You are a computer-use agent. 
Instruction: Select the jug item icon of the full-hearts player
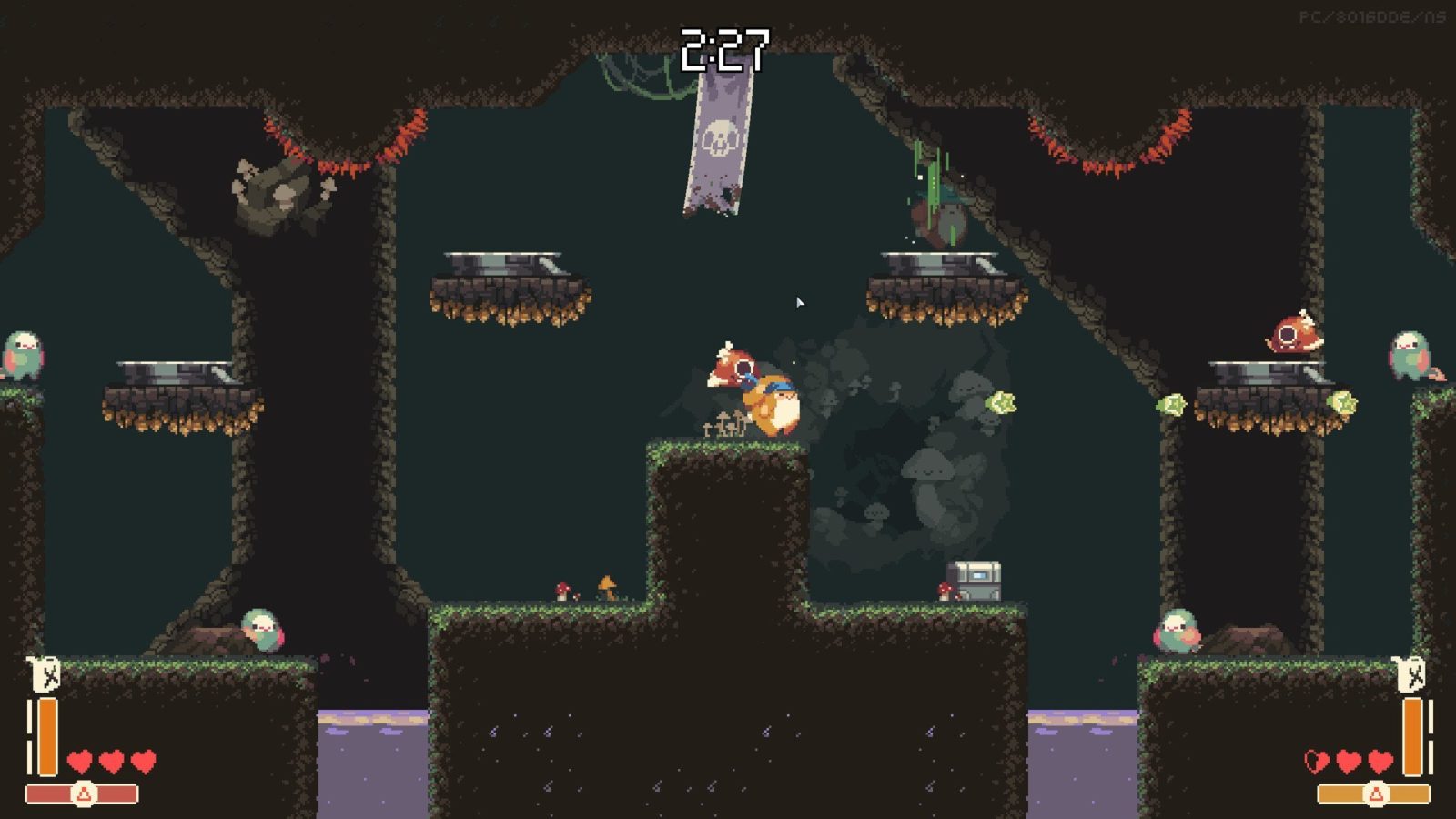pos(45,675)
